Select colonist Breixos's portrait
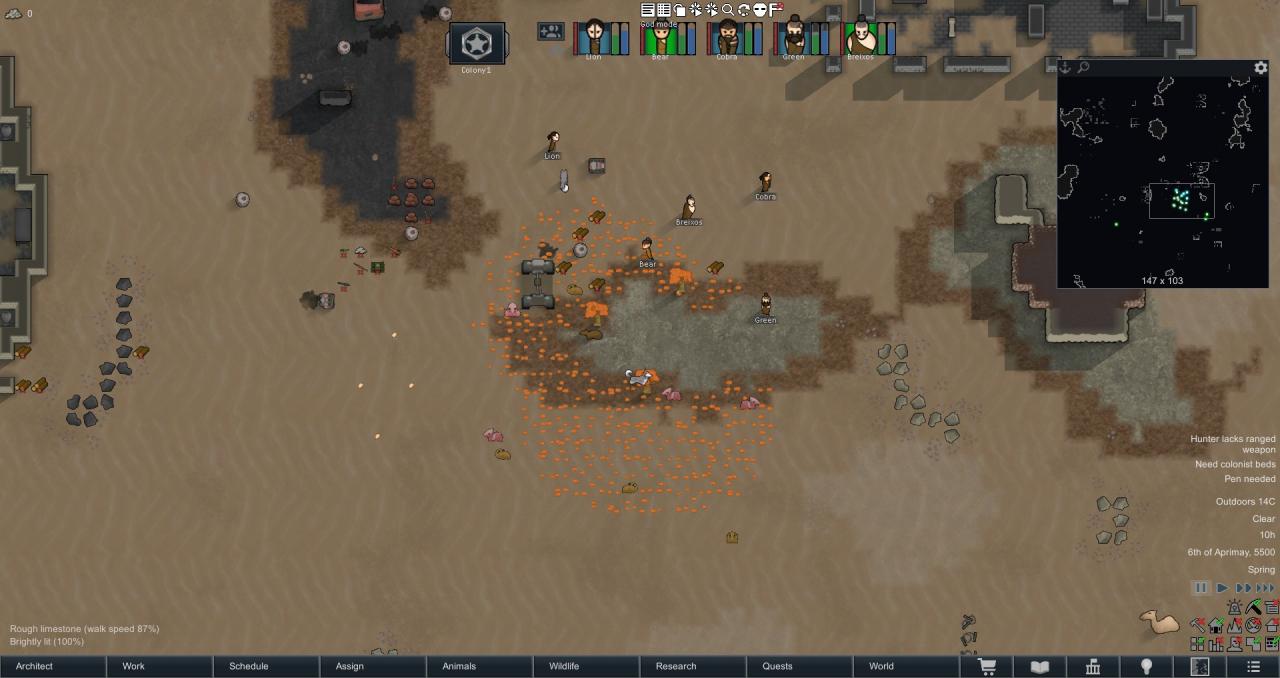This screenshot has height=678, width=1280. click(860, 38)
